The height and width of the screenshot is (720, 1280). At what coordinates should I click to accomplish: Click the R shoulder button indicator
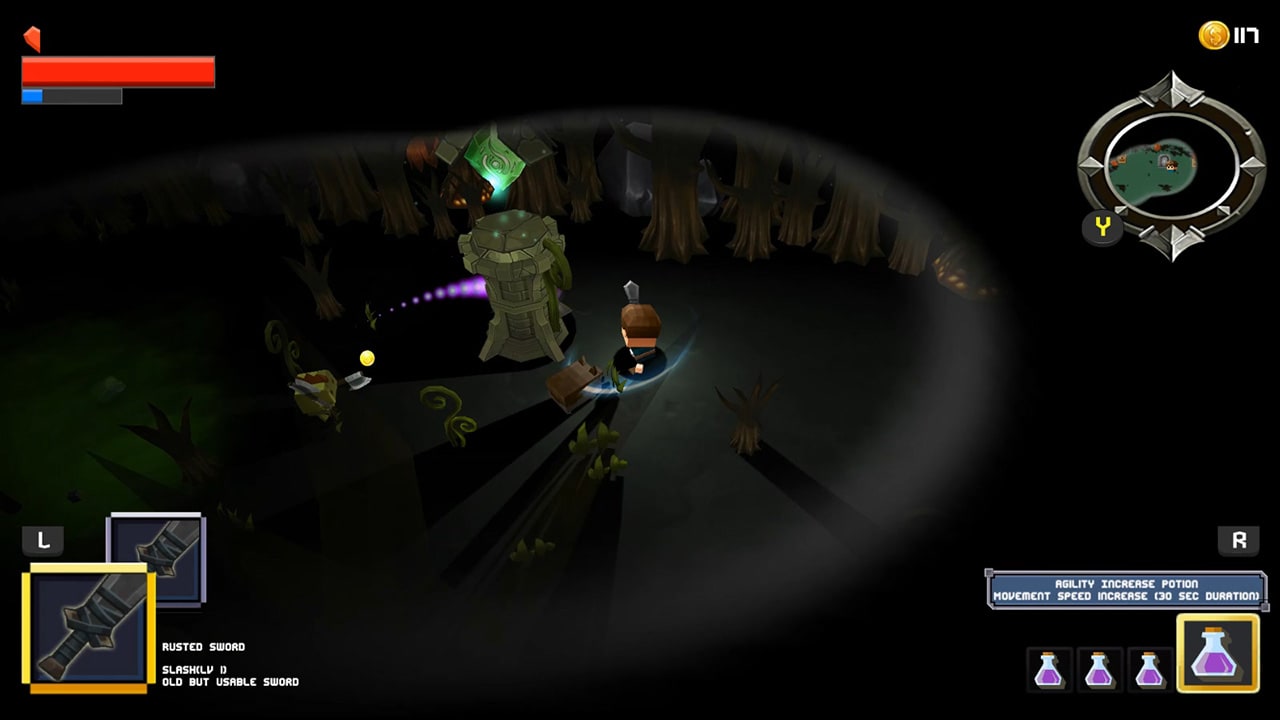pyautogui.click(x=1238, y=540)
